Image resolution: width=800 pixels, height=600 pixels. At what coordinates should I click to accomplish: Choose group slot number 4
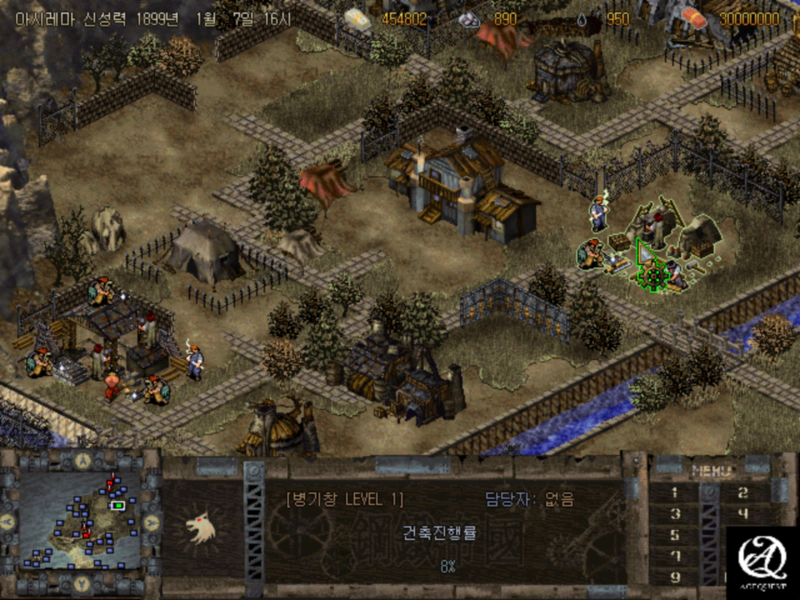tap(742, 514)
